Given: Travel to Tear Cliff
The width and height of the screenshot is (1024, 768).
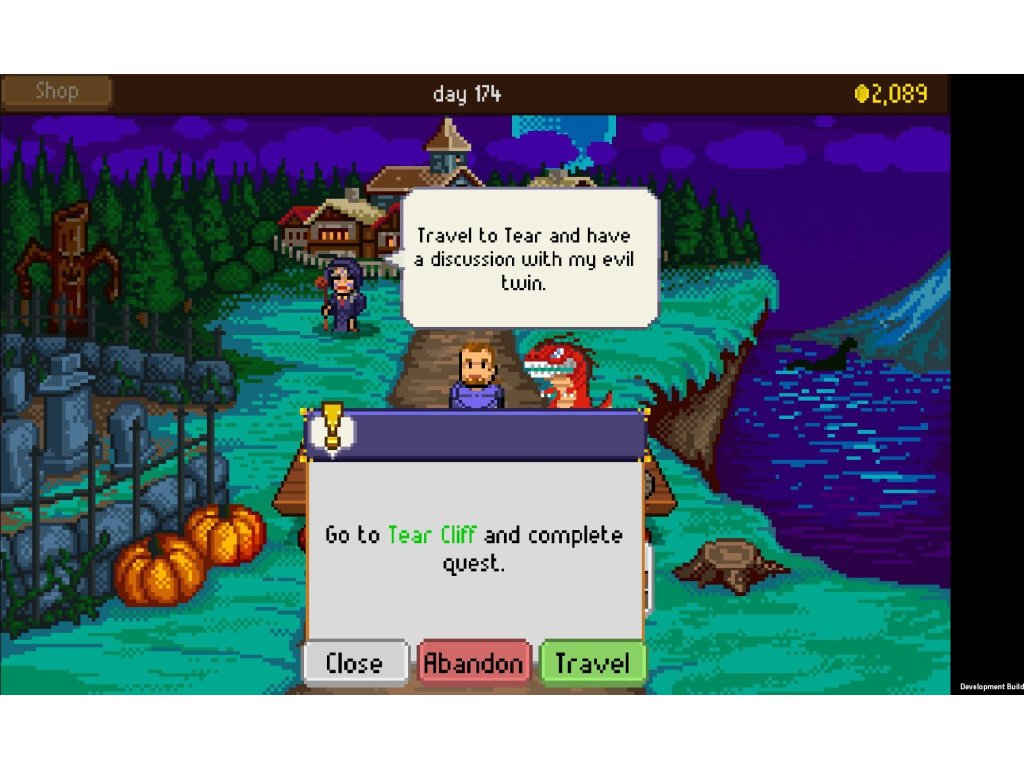Looking at the screenshot, I should tap(592, 663).
